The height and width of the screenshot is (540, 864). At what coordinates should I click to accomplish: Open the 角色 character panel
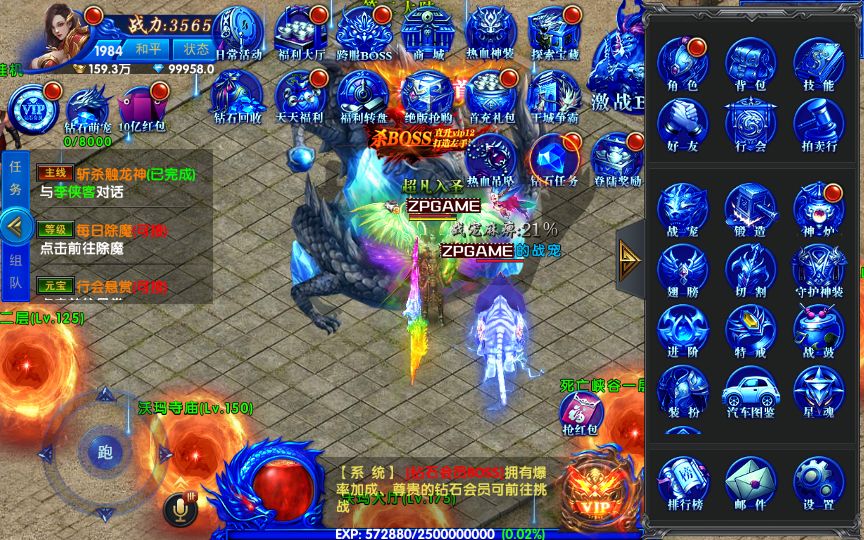tap(683, 64)
